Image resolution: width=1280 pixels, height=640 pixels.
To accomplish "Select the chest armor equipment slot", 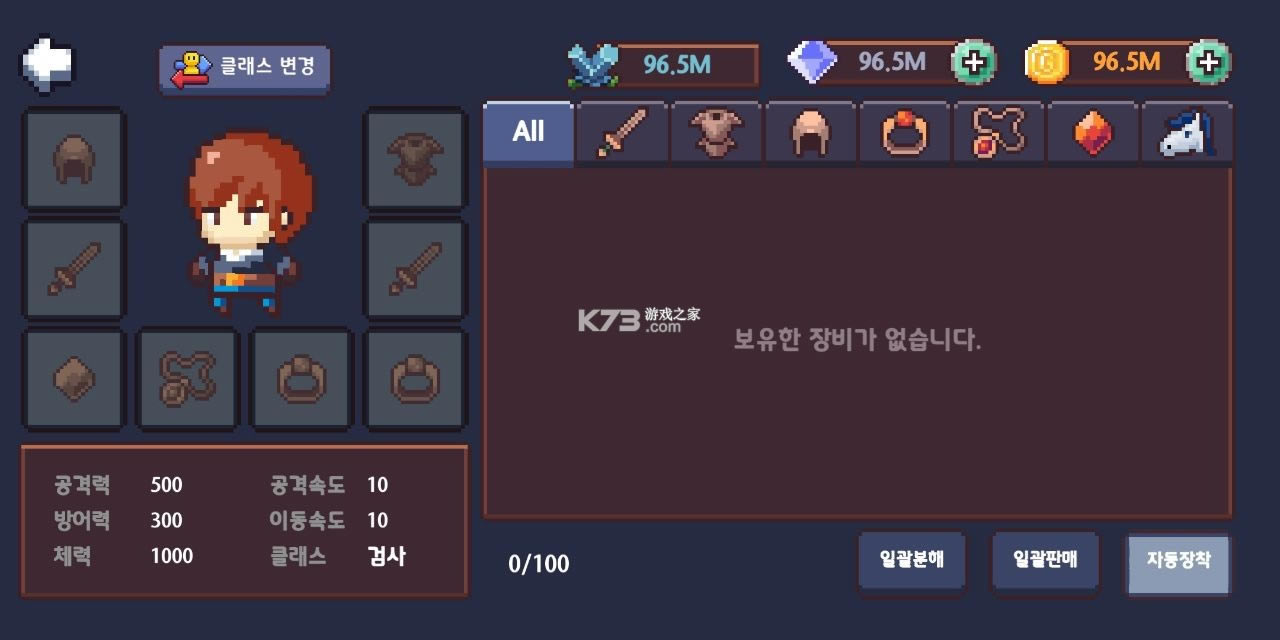I will (x=415, y=159).
